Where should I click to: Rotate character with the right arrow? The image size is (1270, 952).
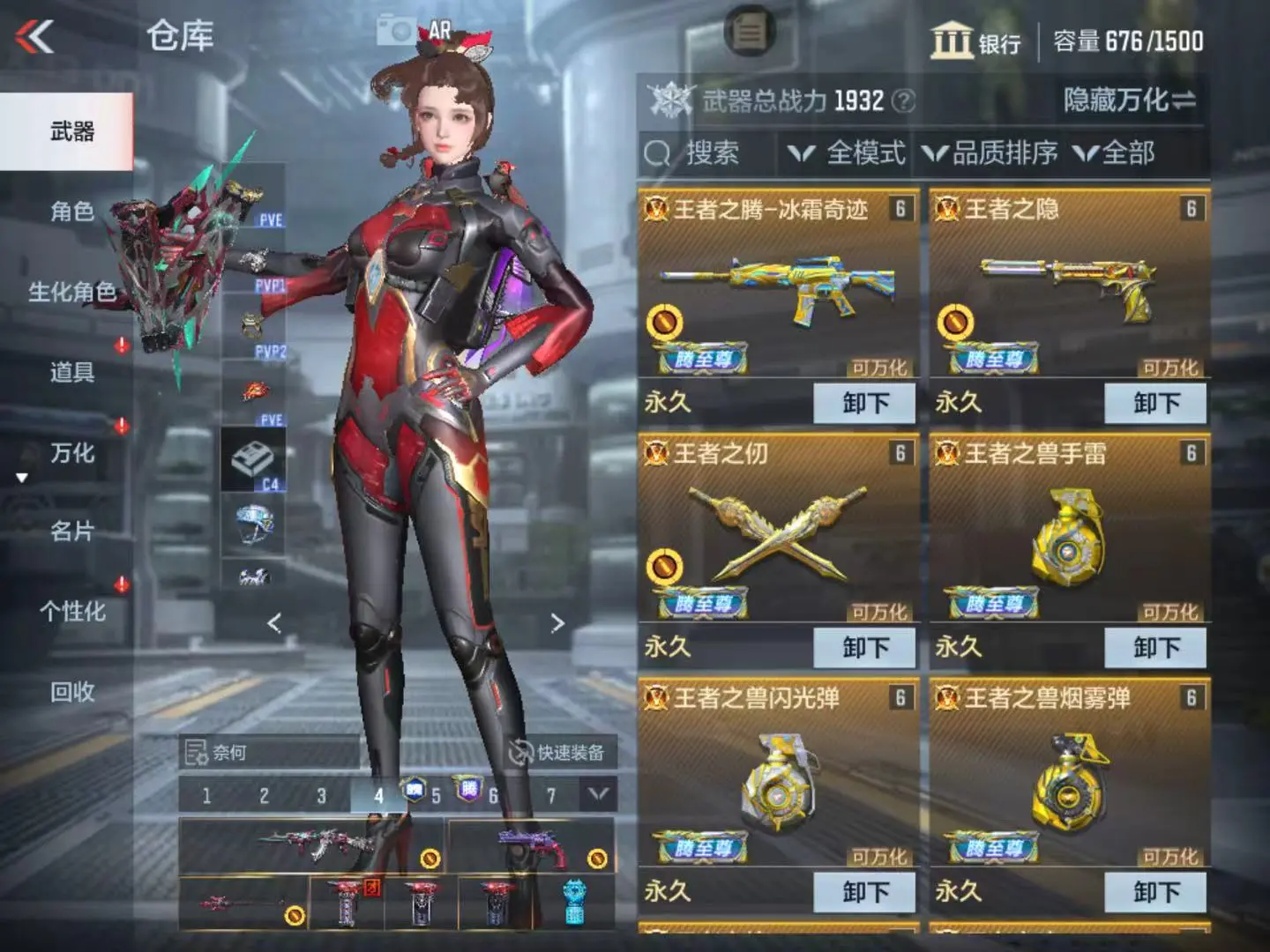557,623
